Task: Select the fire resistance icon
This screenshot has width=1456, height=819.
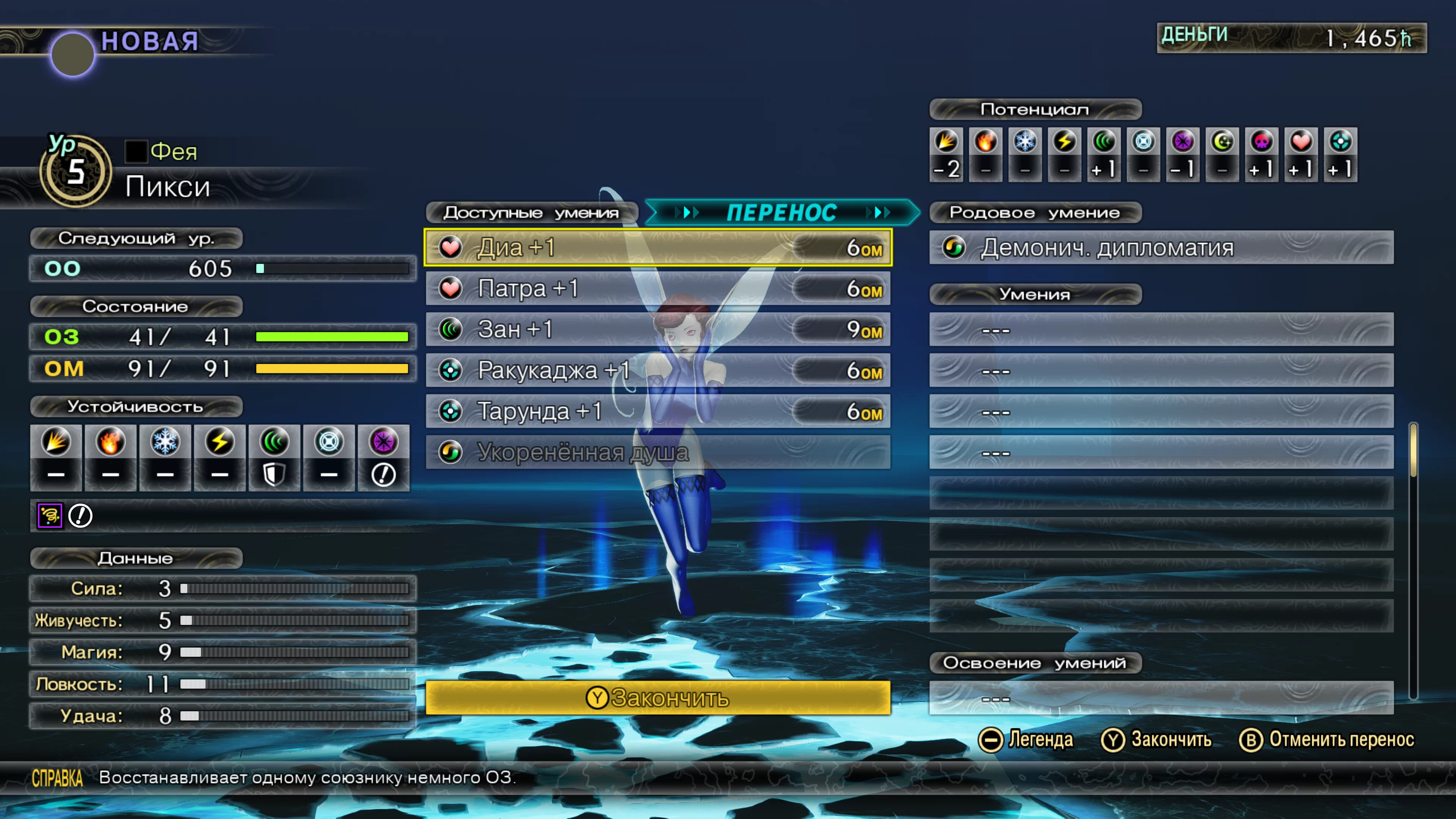Action: [x=110, y=441]
